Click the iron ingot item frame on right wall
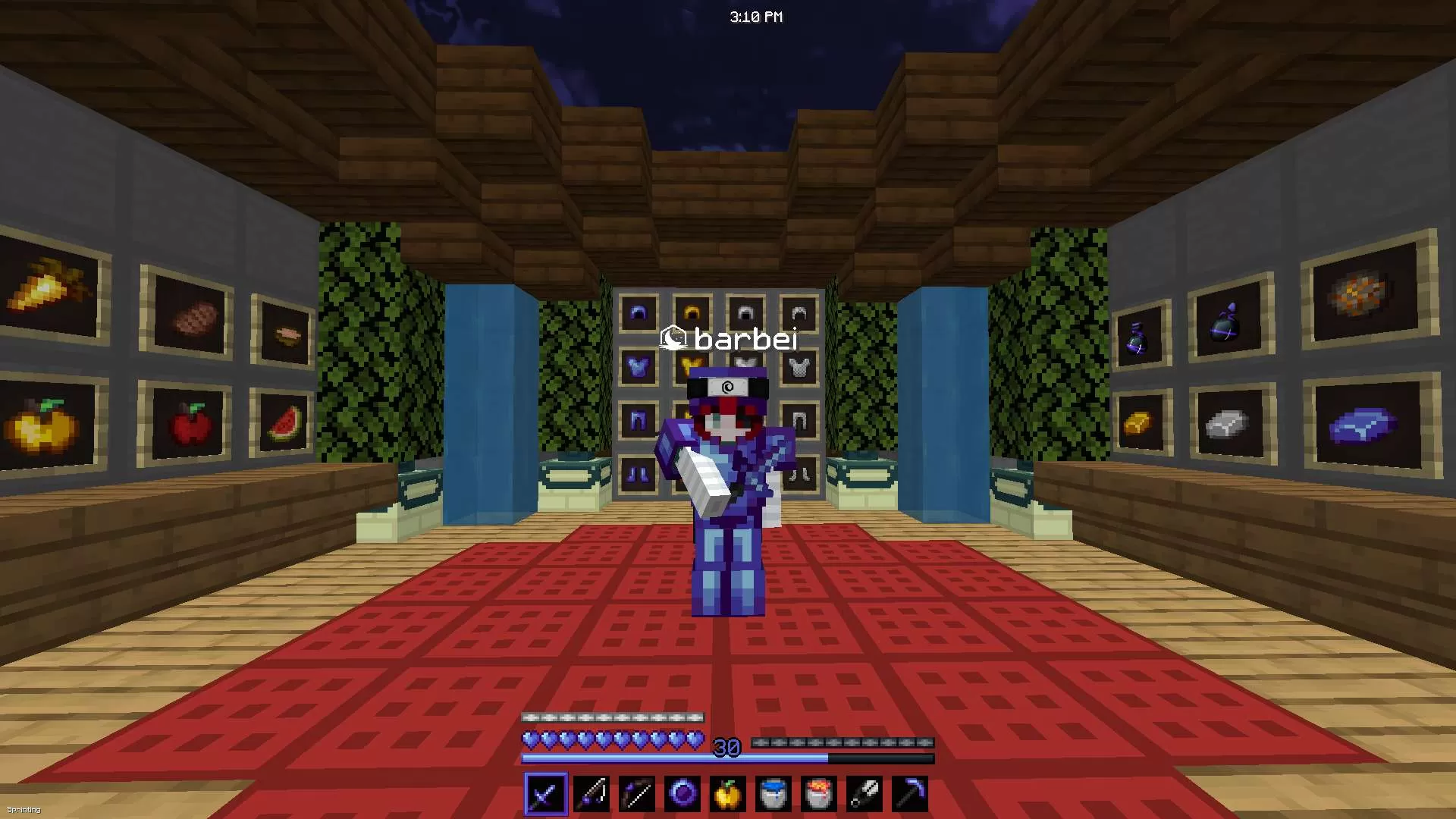1456x819 pixels. pos(1223,425)
